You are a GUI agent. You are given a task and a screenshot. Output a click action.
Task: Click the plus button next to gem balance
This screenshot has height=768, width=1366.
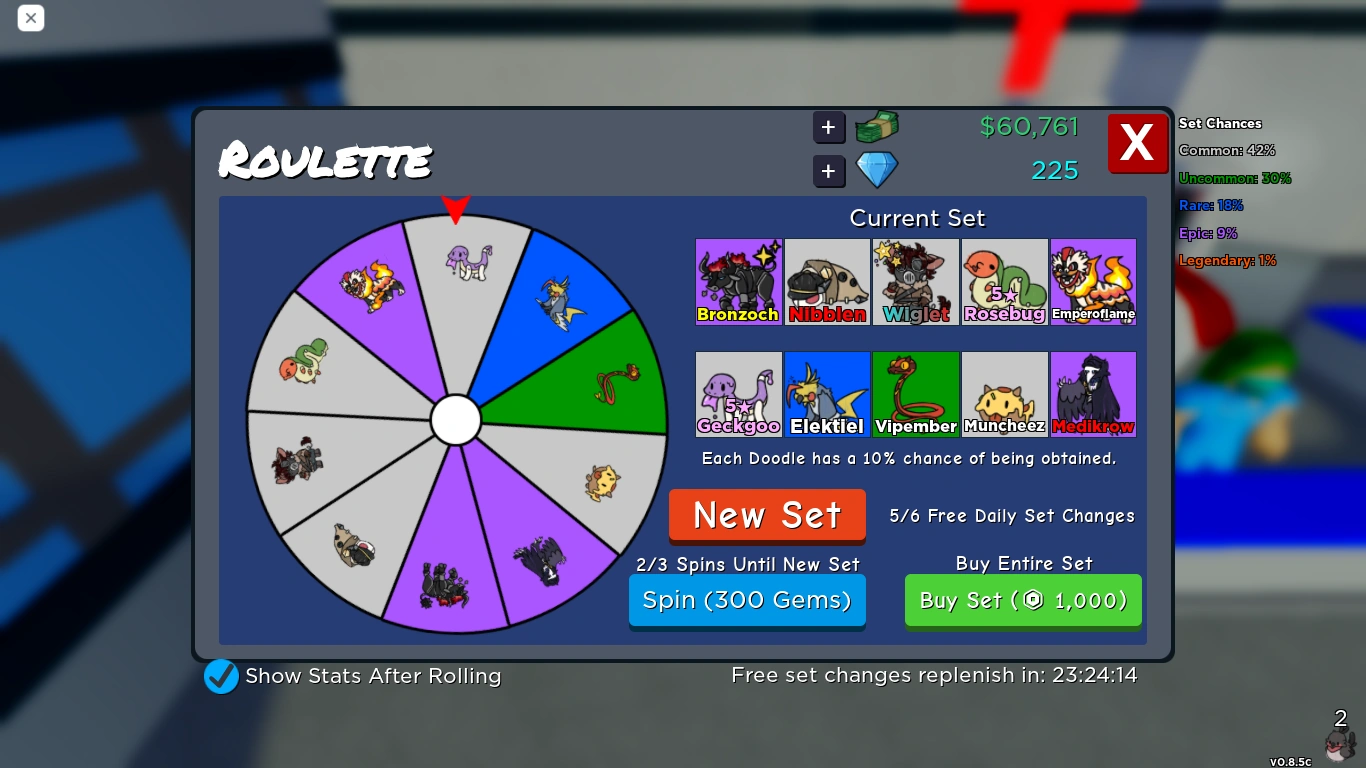828,171
